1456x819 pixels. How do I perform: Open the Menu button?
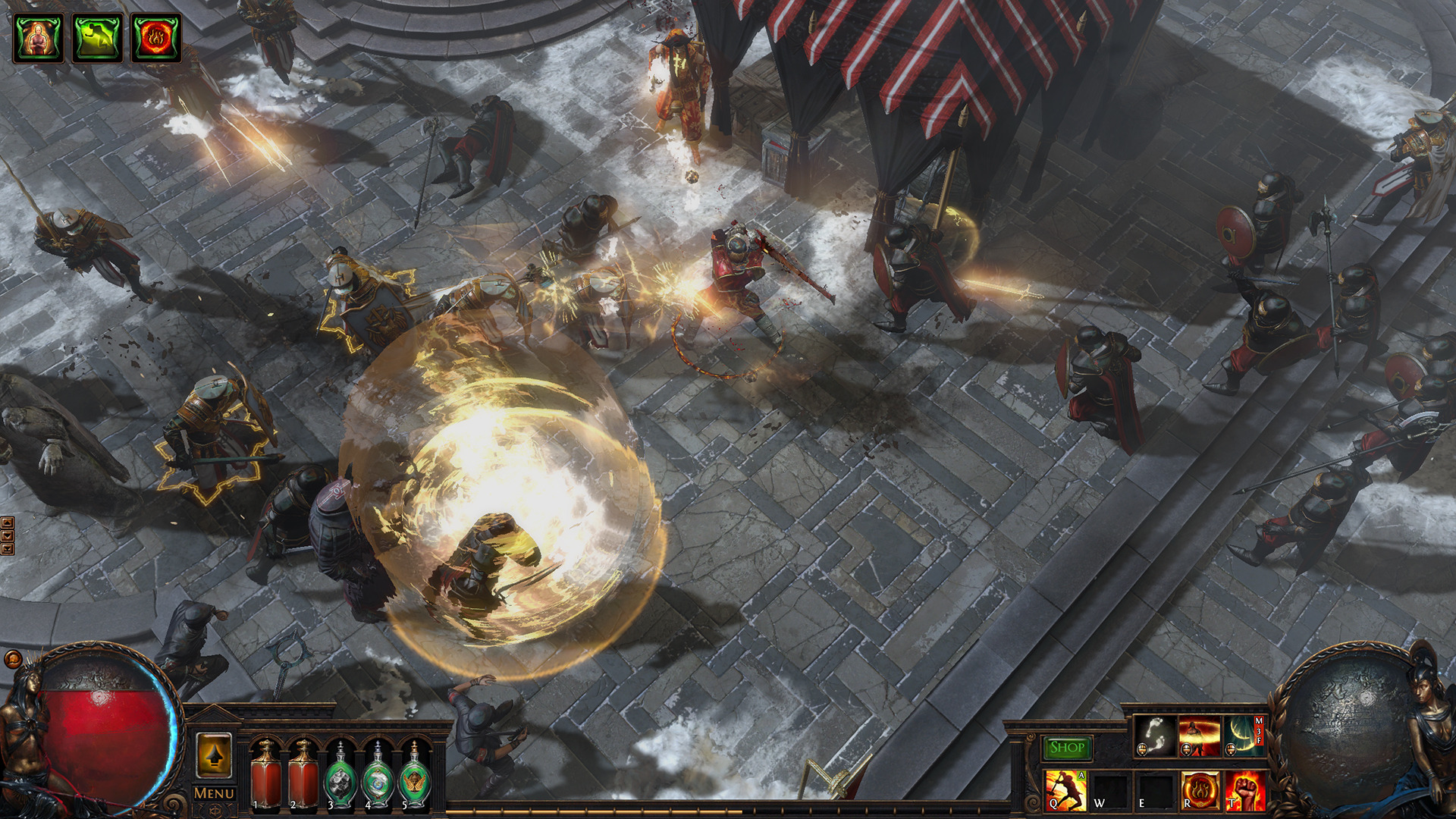coord(214,793)
